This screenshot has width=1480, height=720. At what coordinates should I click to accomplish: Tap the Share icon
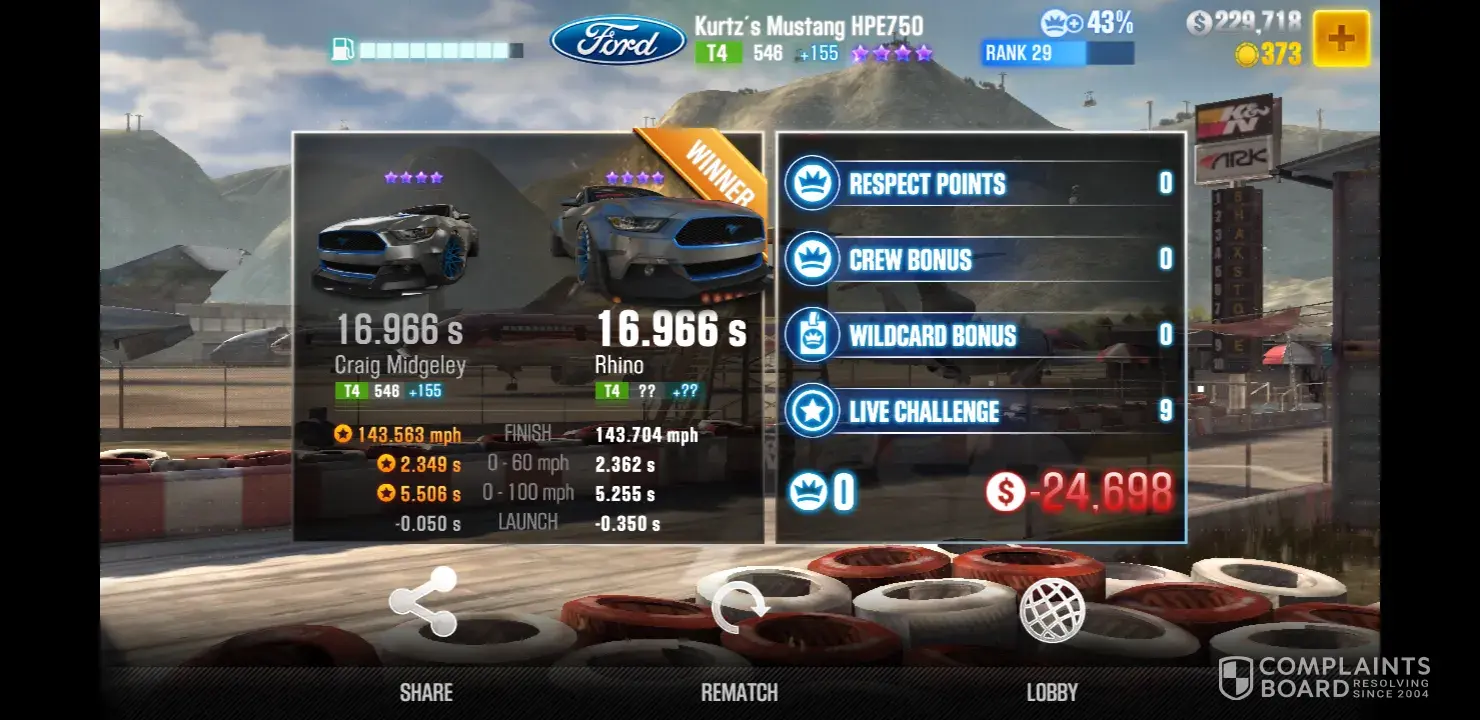tap(423, 602)
